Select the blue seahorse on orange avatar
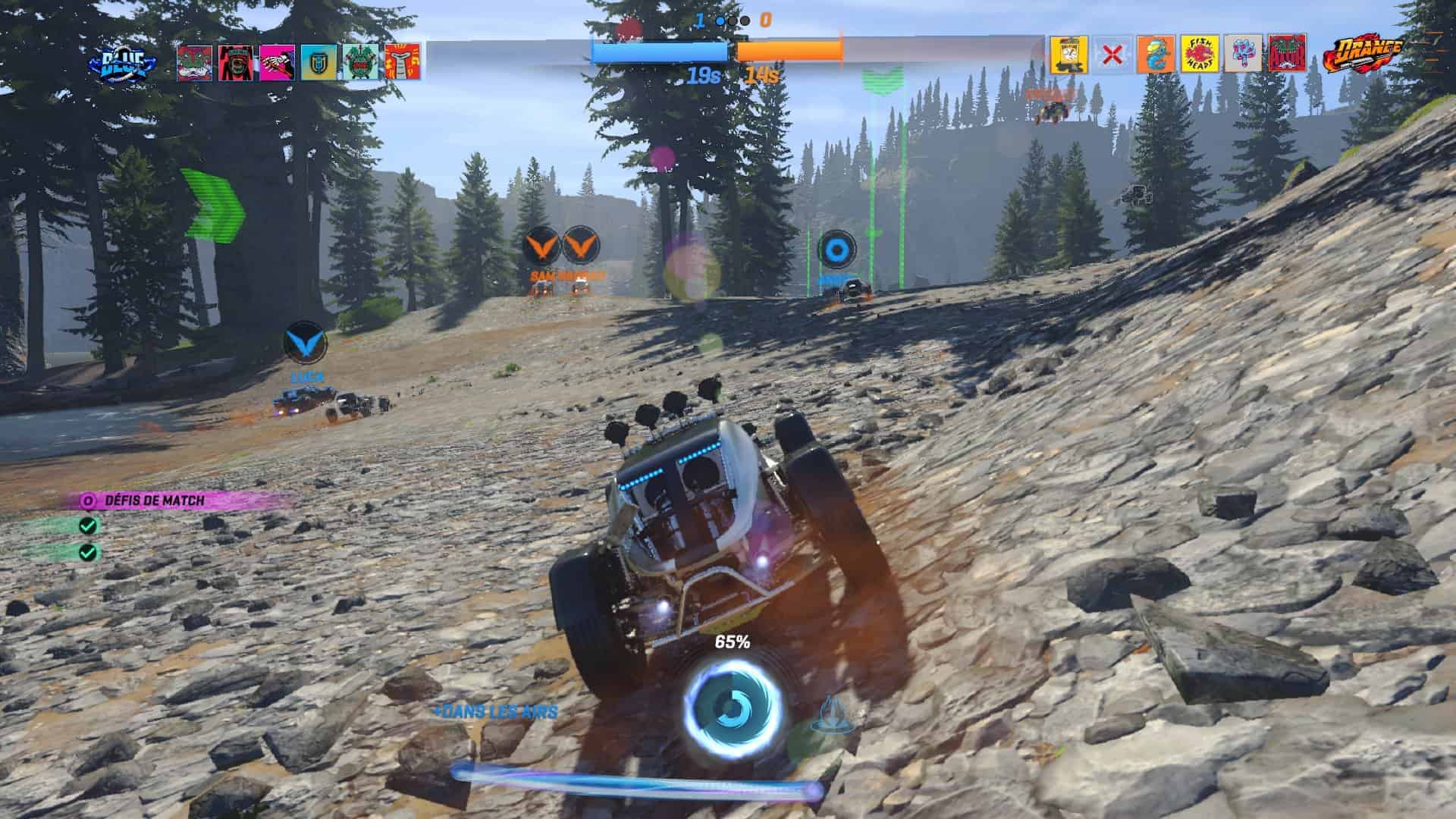This screenshot has width=1456, height=819. point(1156,54)
